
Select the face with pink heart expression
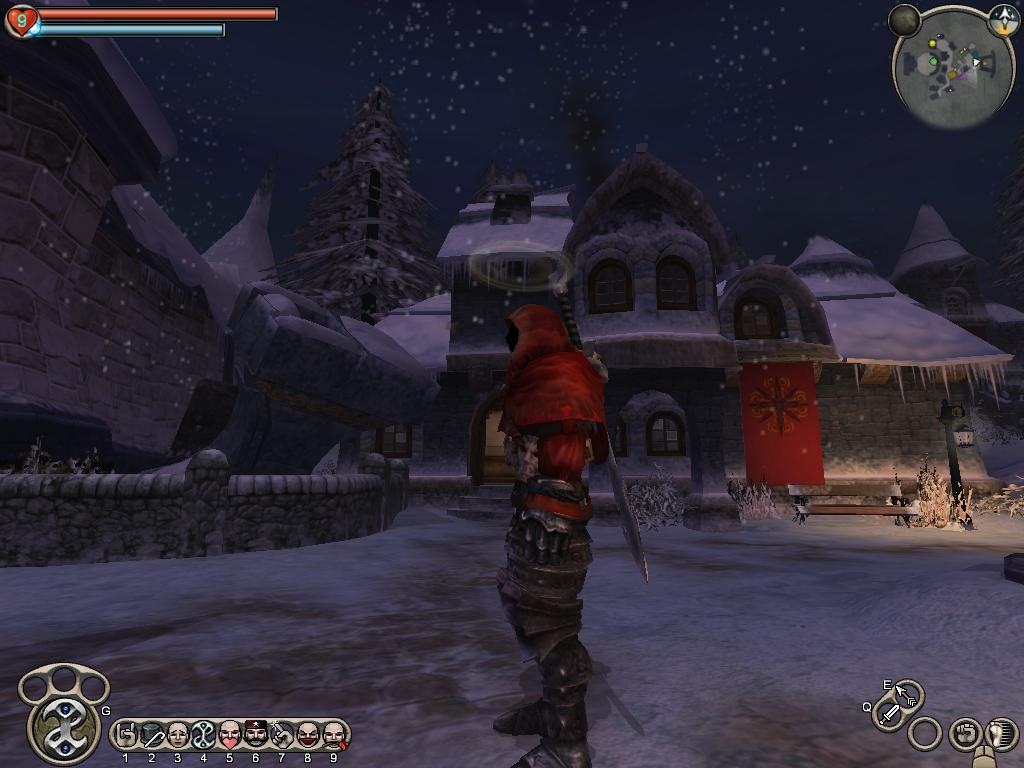tap(230, 735)
